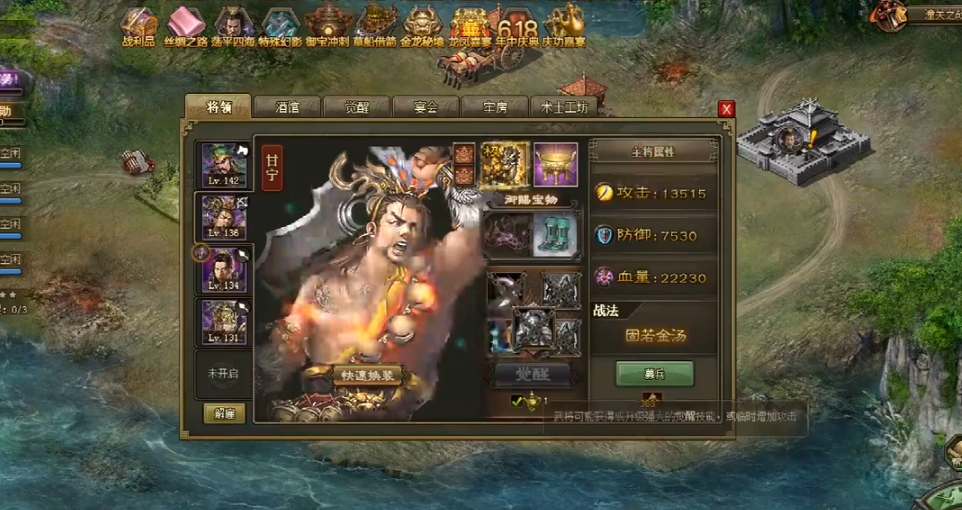Pick the Lv. 131 general portrait
This screenshot has height=510, width=962.
pos(223,321)
